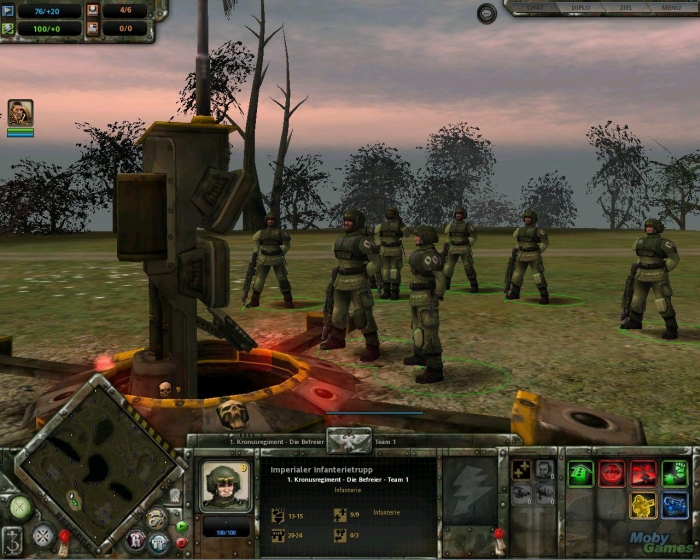Choose the blue weapon ability icon
This screenshot has width=700, height=560.
[x=675, y=505]
